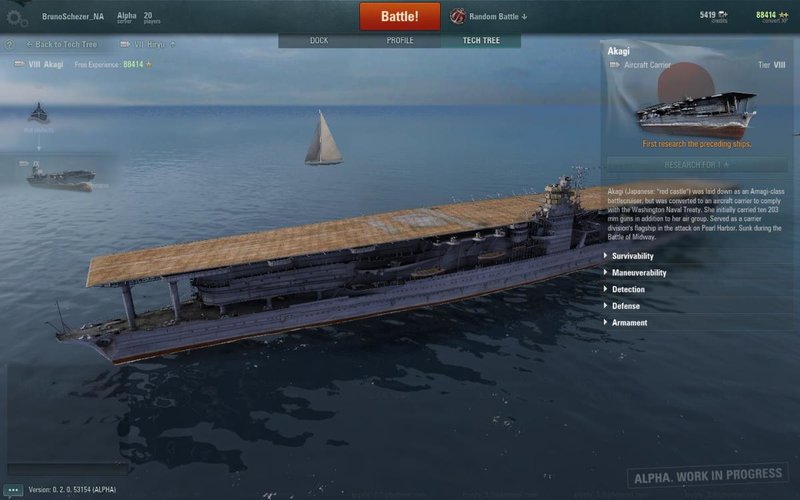800x500 pixels.
Task: Open the Random Battle mode dropdown
Action: (x=489, y=17)
